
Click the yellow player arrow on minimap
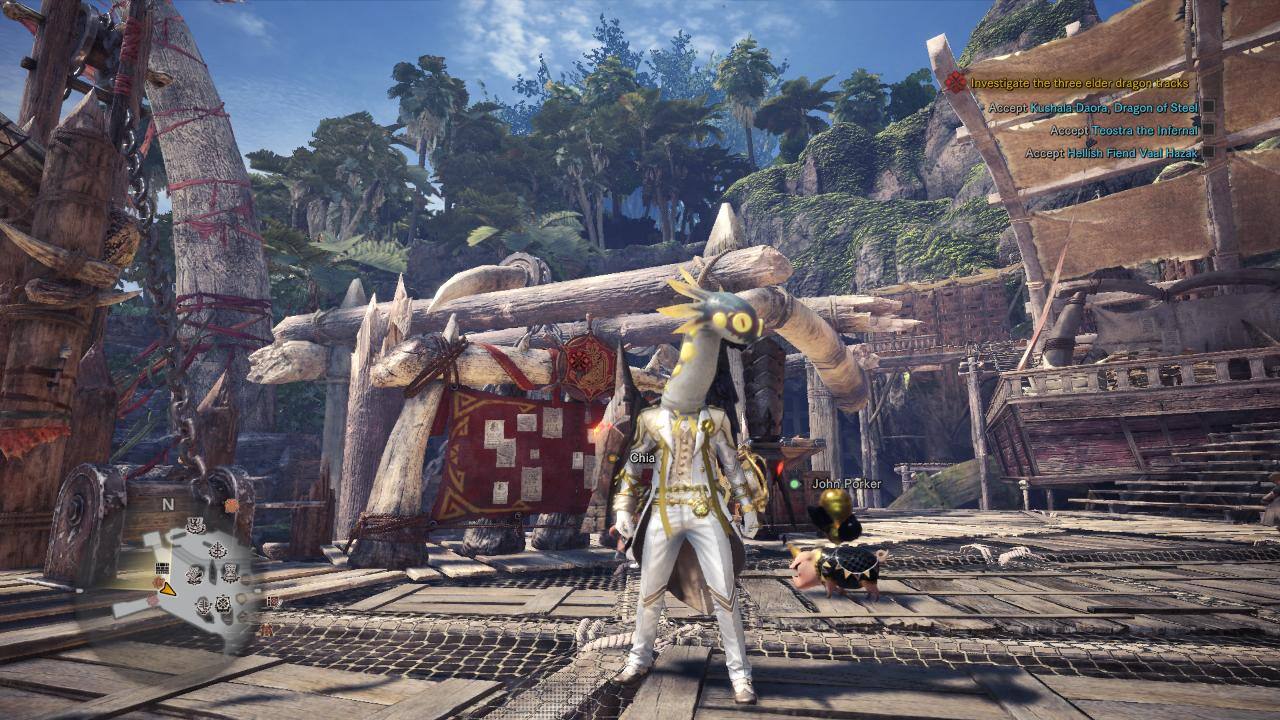(x=167, y=590)
